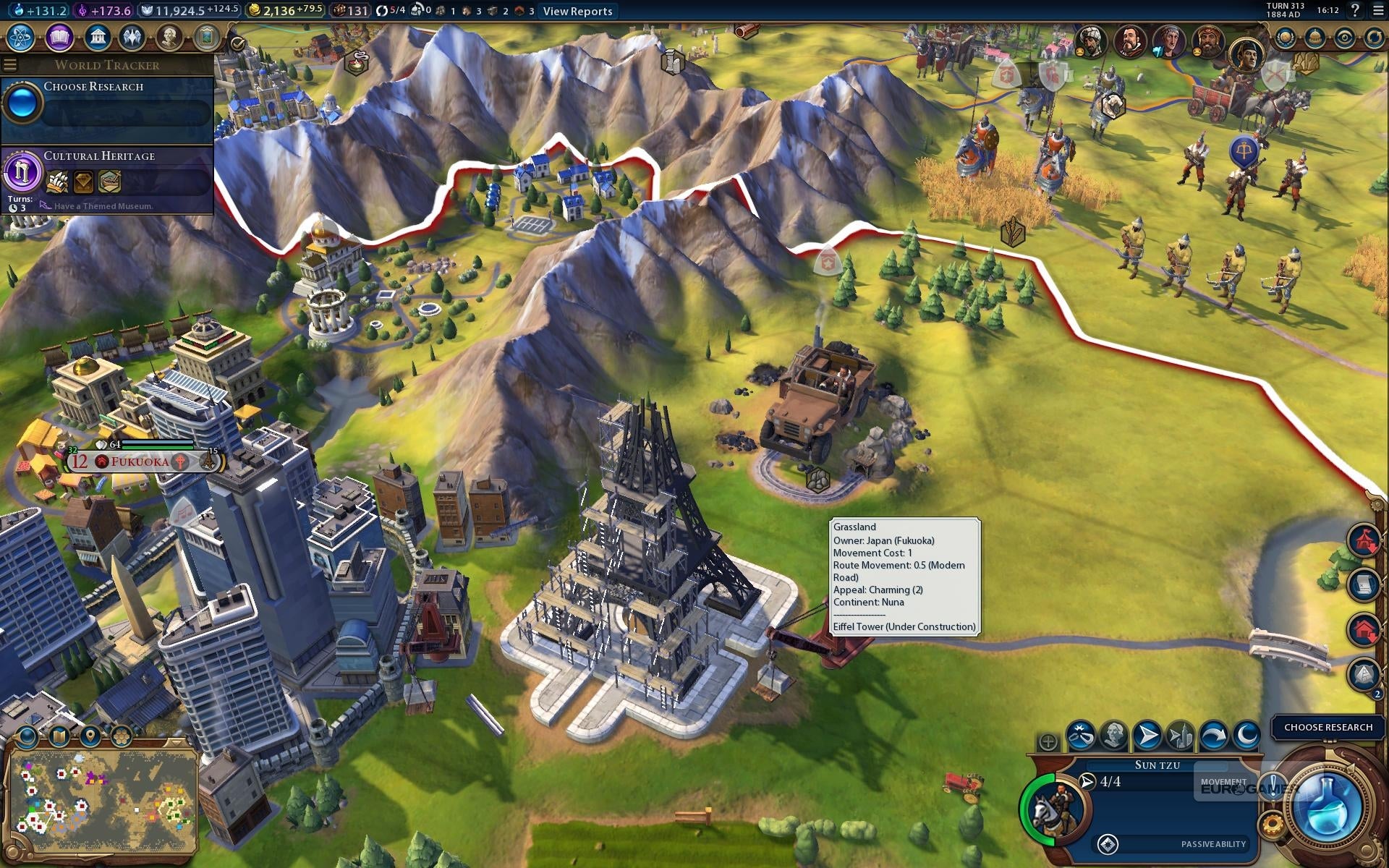Viewport: 1389px width, 868px height.
Task: Open the espionage eye icon
Action: [1344, 38]
